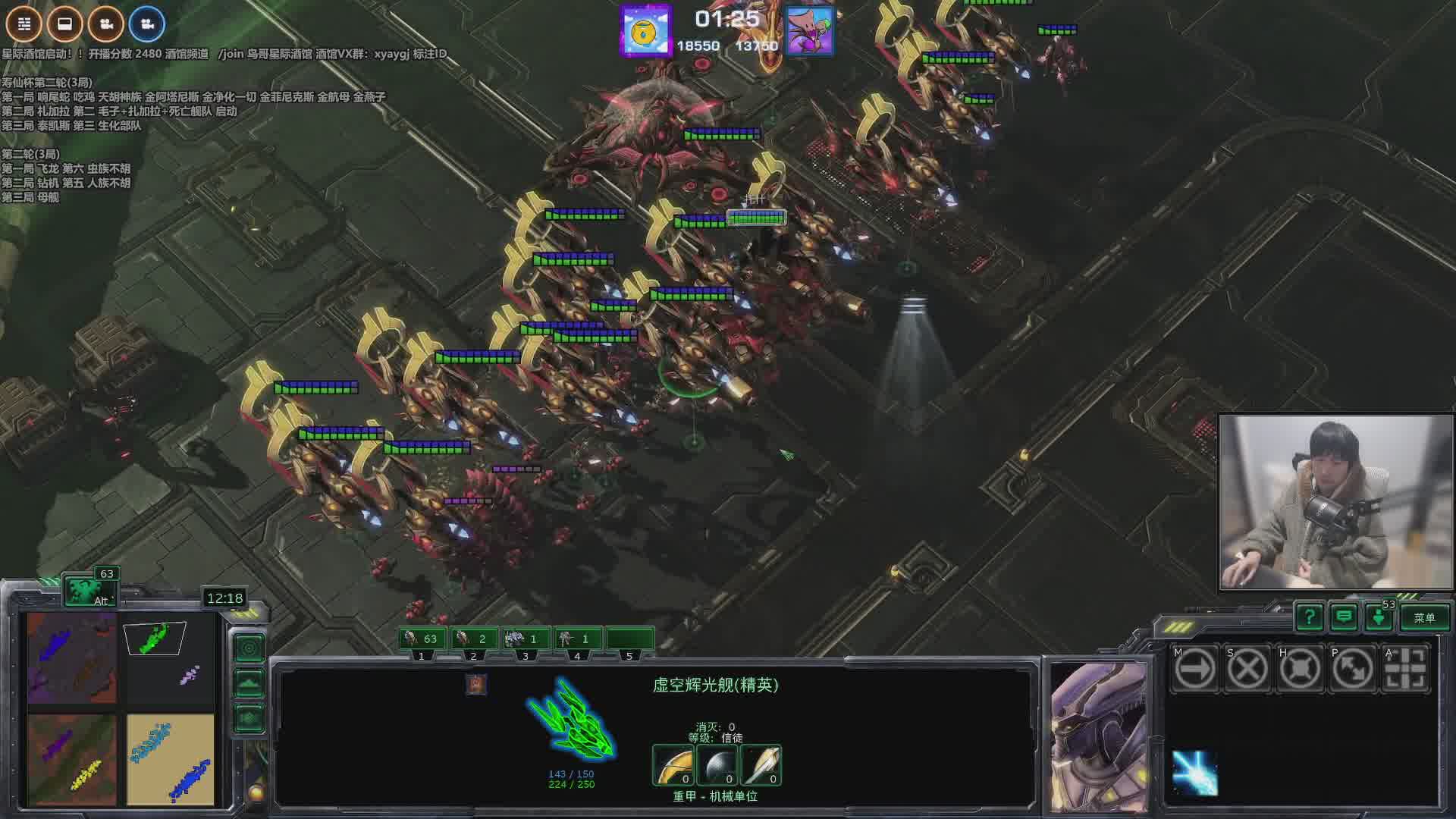1456x819 pixels.
Task: Activate the blue prismatic beam ability
Action: click(x=1194, y=773)
